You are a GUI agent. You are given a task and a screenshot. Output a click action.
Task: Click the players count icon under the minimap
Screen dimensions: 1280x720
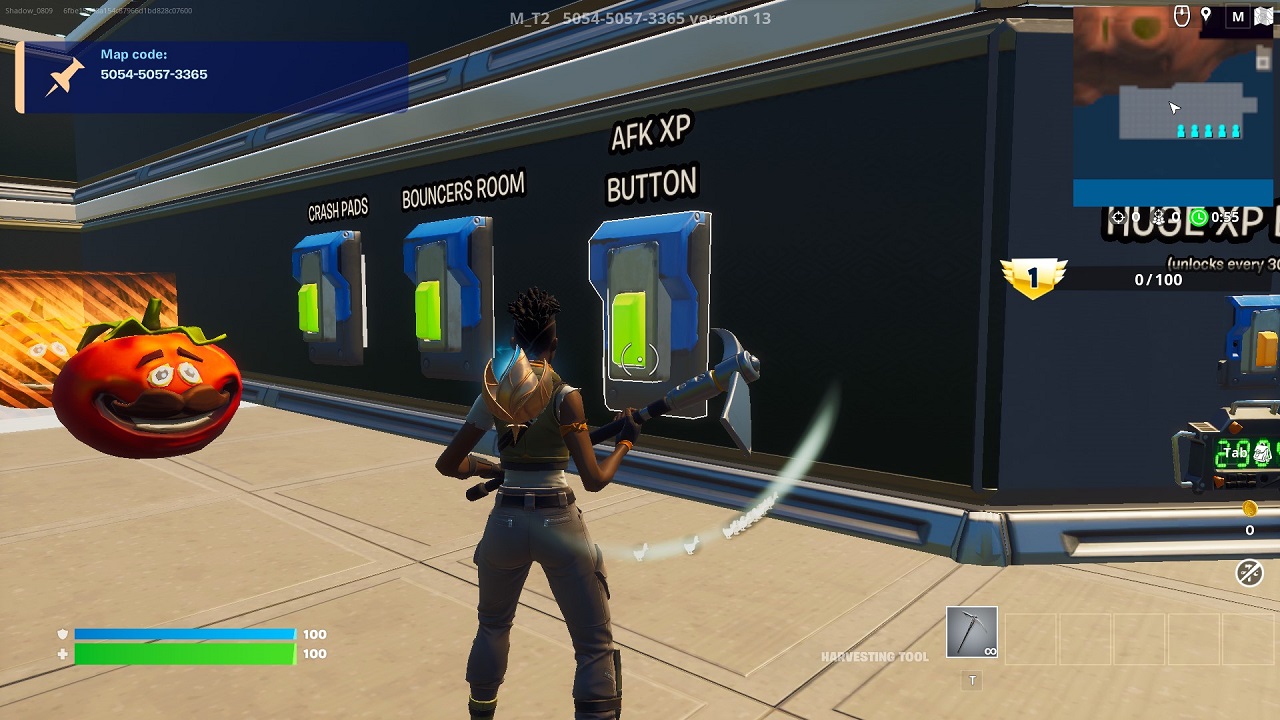click(1159, 218)
